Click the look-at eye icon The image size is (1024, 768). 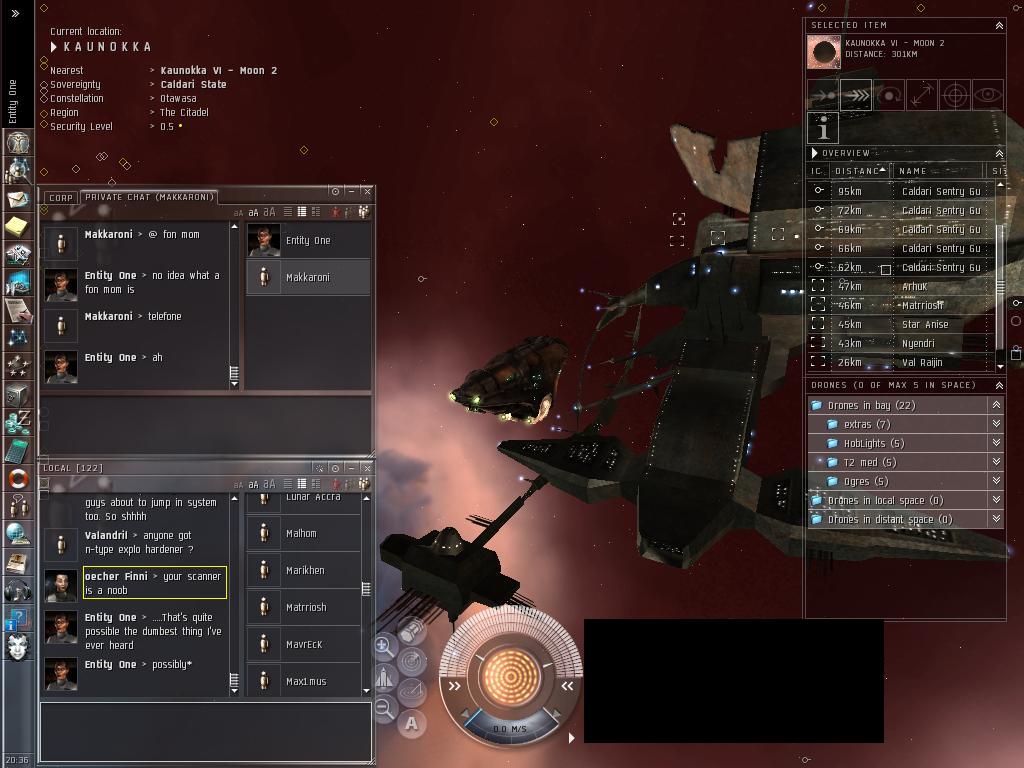click(987, 95)
